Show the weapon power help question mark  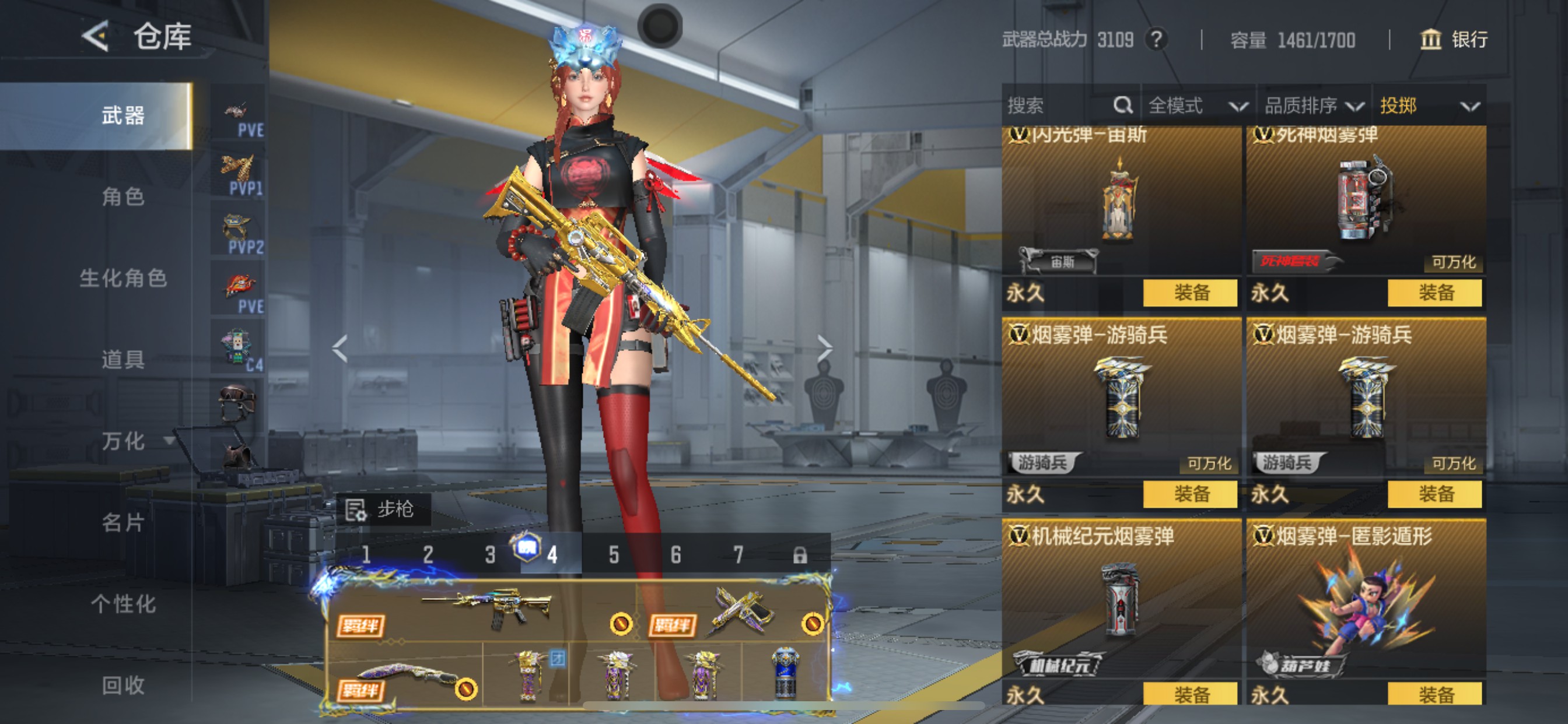tap(1156, 40)
